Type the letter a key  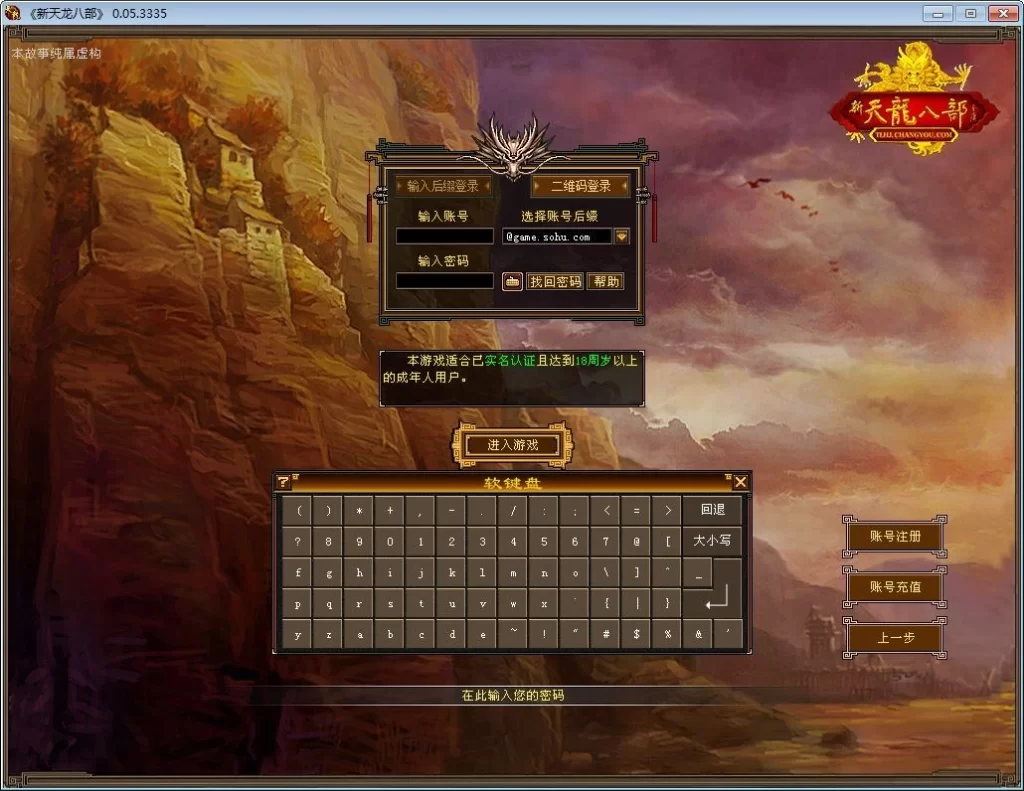tap(359, 634)
